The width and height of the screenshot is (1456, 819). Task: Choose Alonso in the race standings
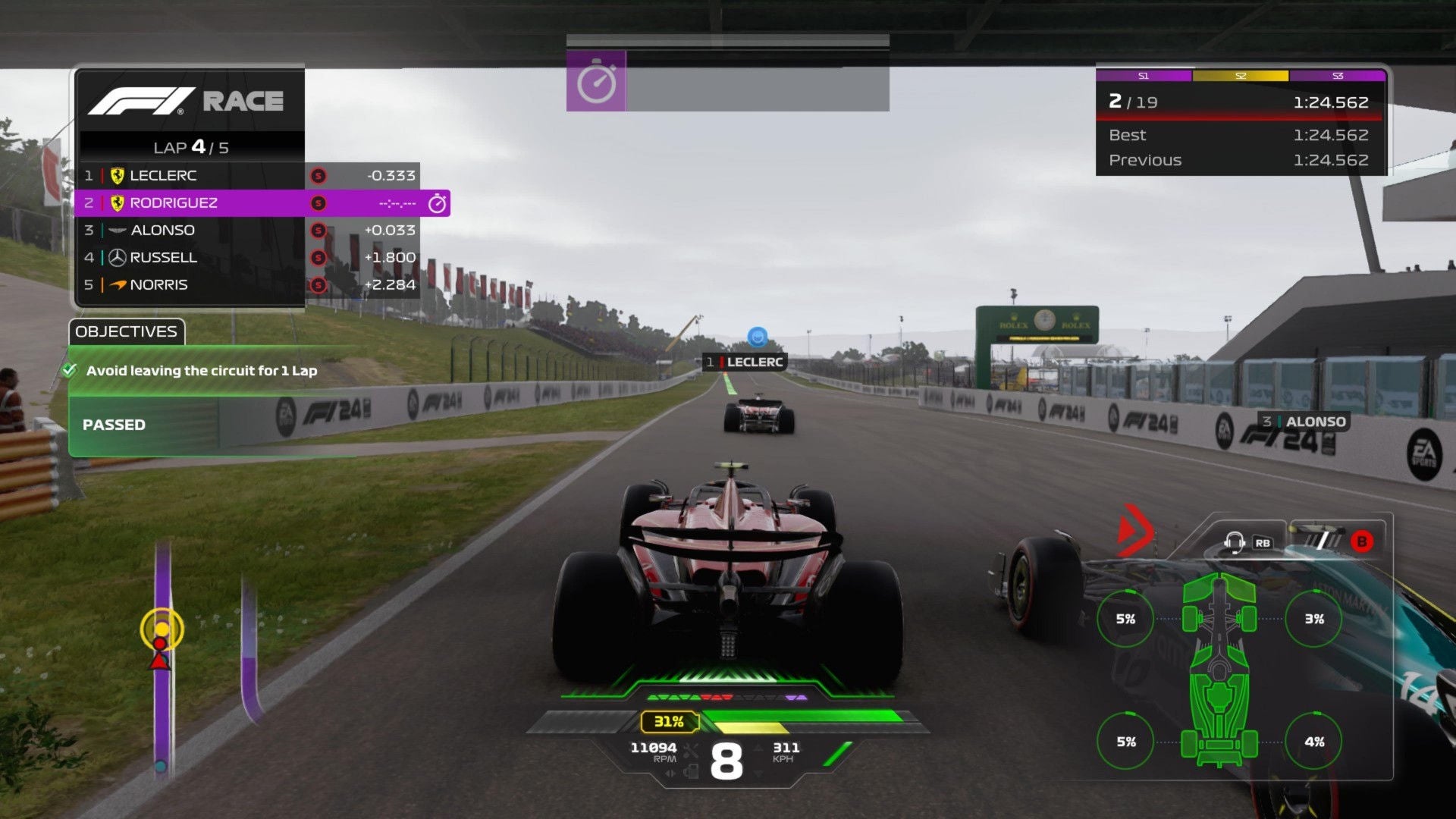click(190, 231)
